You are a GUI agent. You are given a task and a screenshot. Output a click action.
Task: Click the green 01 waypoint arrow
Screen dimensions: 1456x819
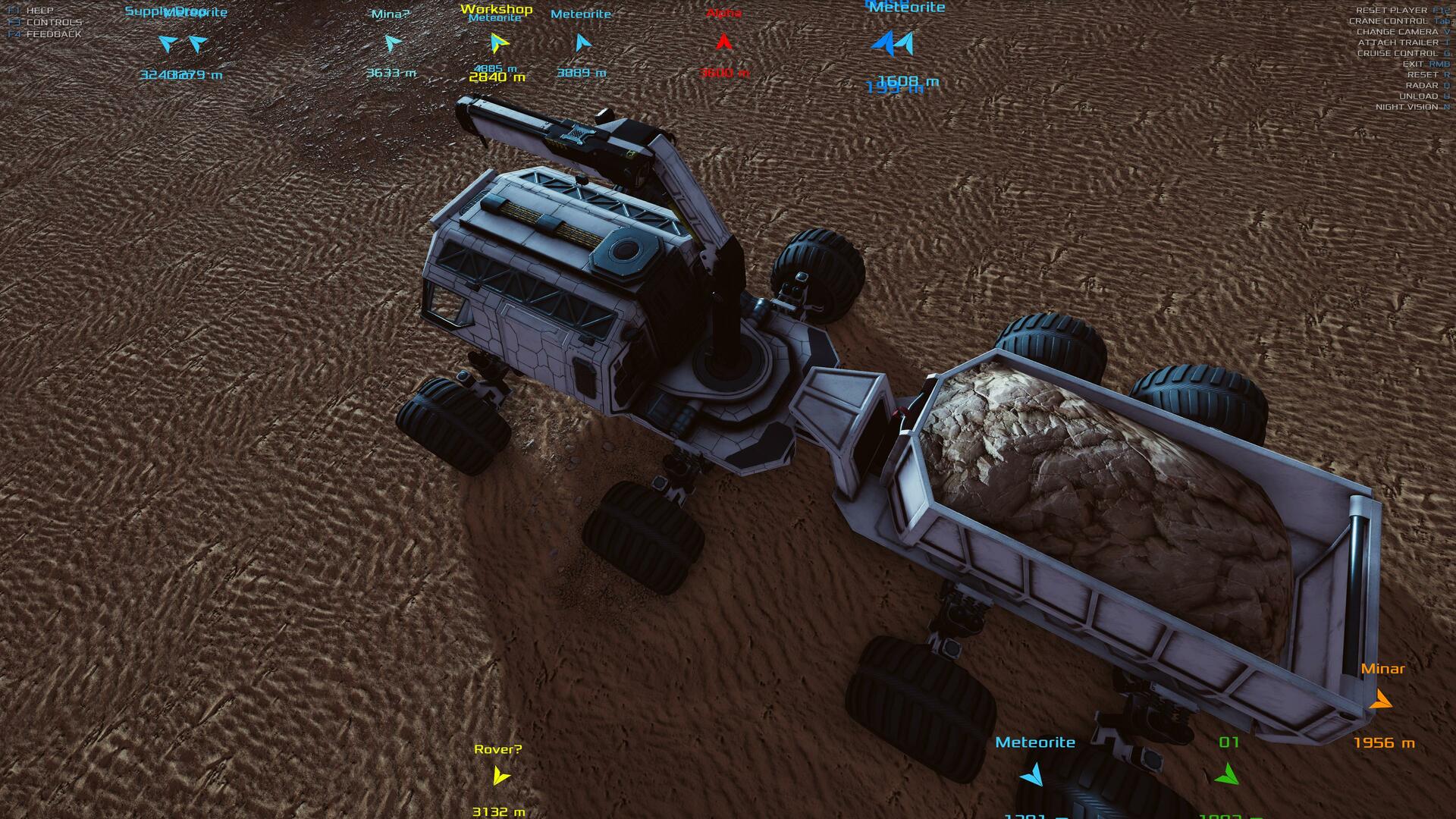point(1226,774)
